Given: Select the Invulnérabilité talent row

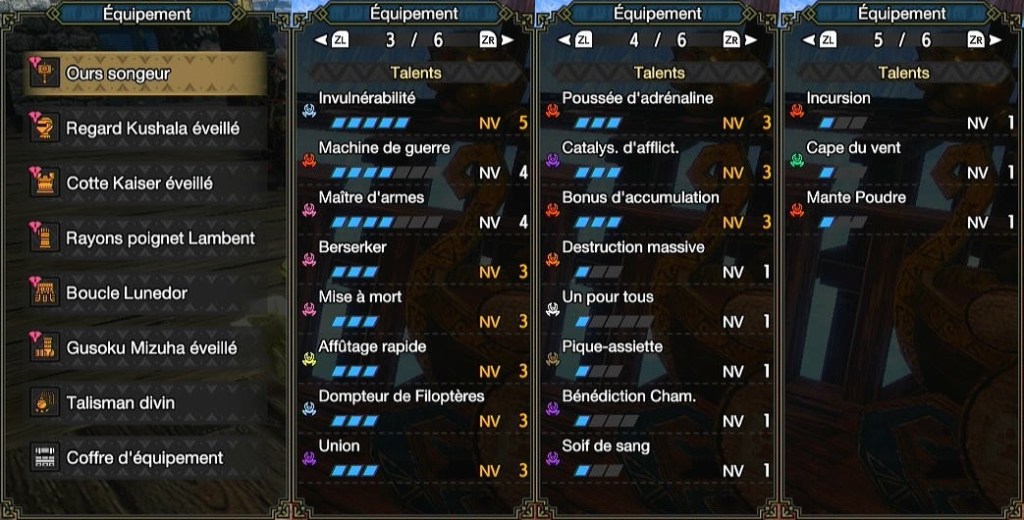Looking at the screenshot, I should tap(414, 110).
